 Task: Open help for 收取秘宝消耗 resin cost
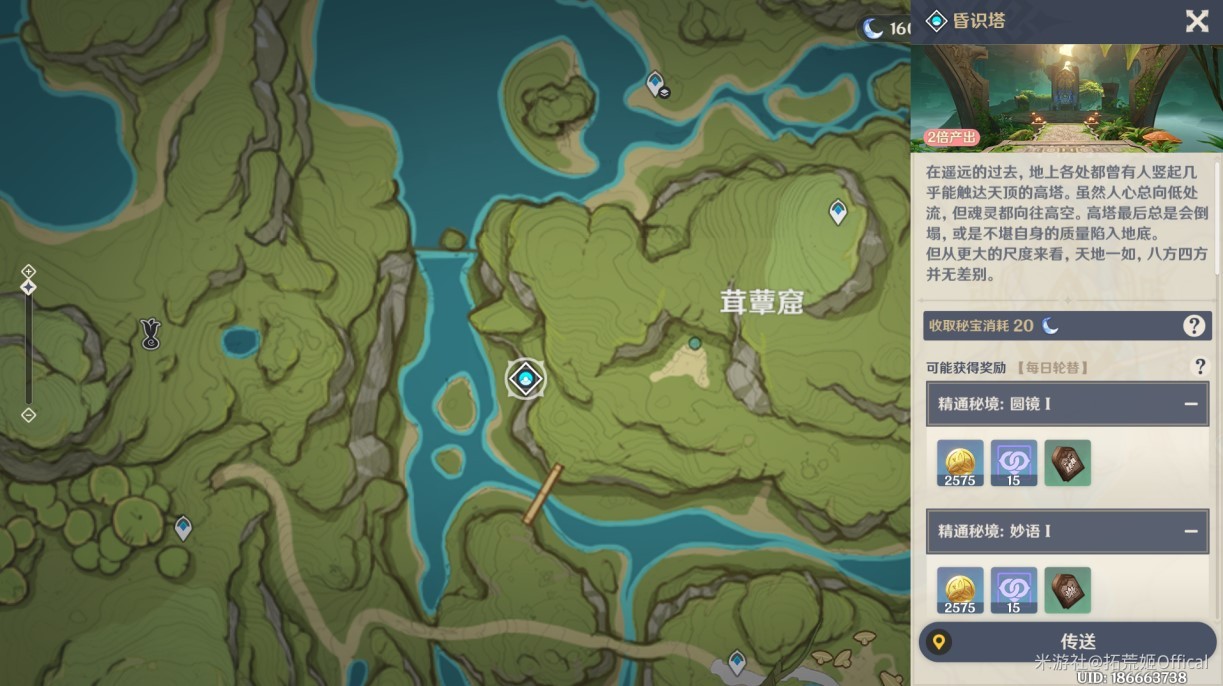1193,325
